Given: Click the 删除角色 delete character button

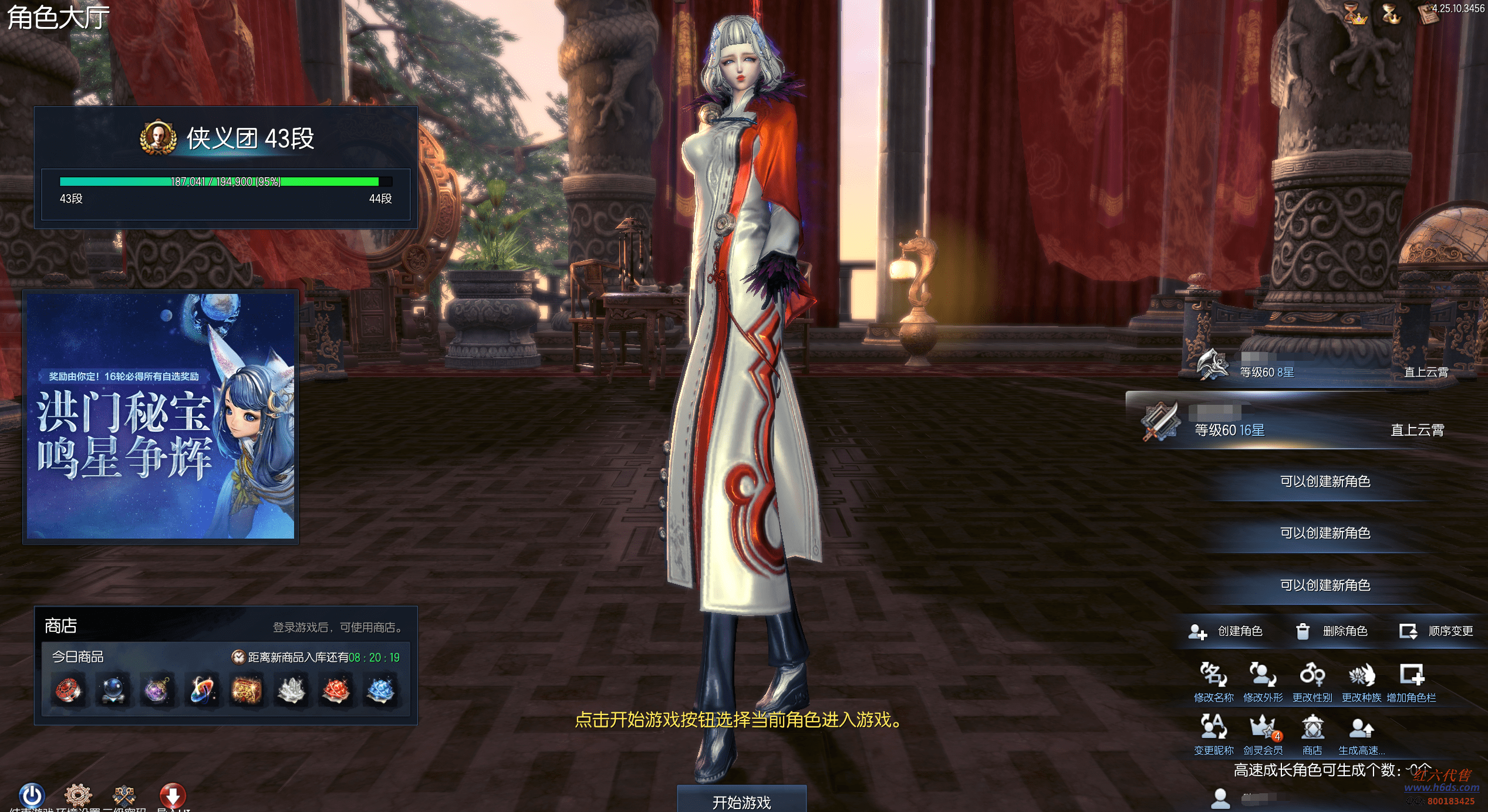Looking at the screenshot, I should (x=1331, y=631).
